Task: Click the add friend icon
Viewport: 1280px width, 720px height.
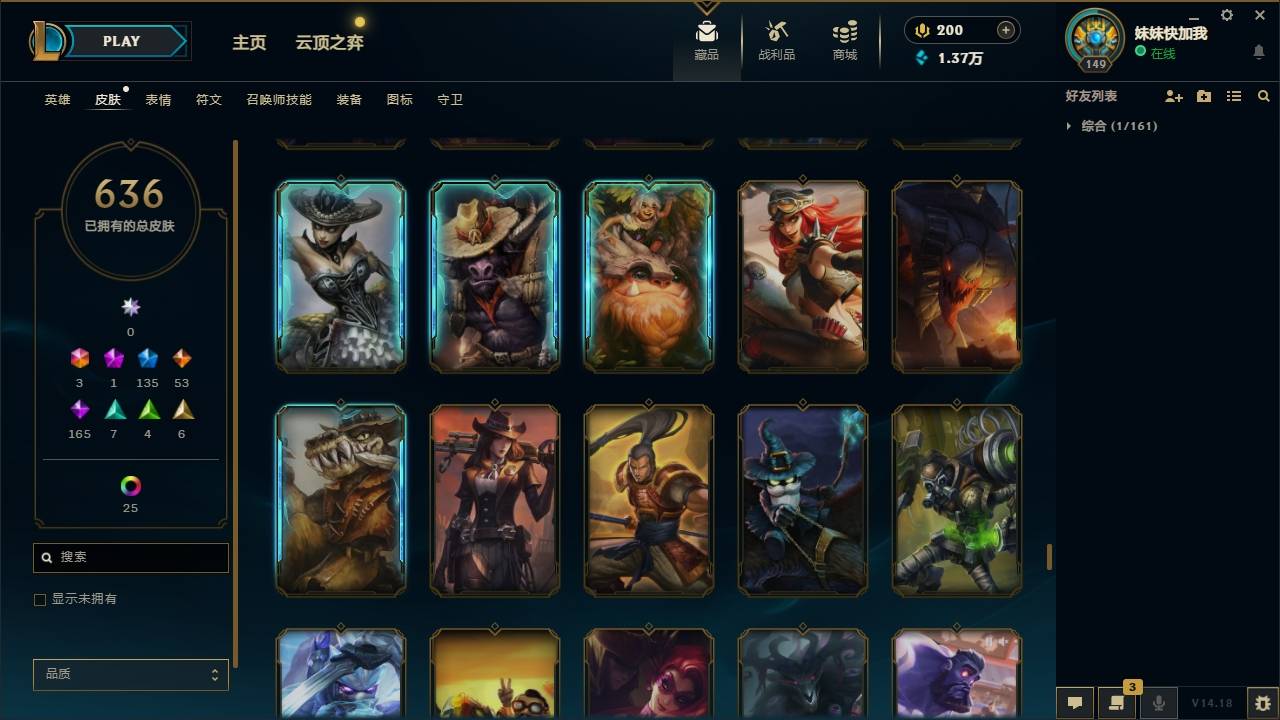Action: [x=1175, y=96]
